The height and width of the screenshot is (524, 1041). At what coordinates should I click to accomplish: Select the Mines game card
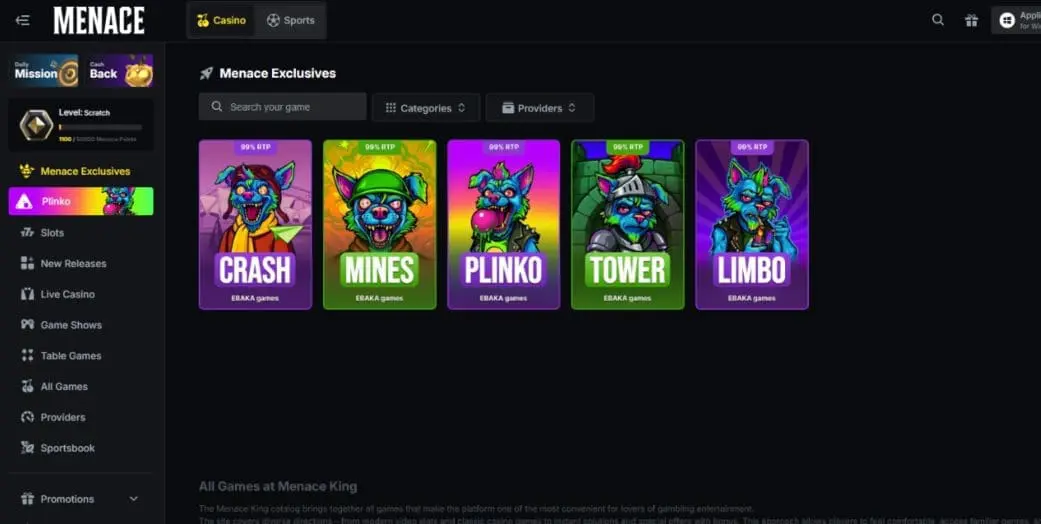click(379, 224)
